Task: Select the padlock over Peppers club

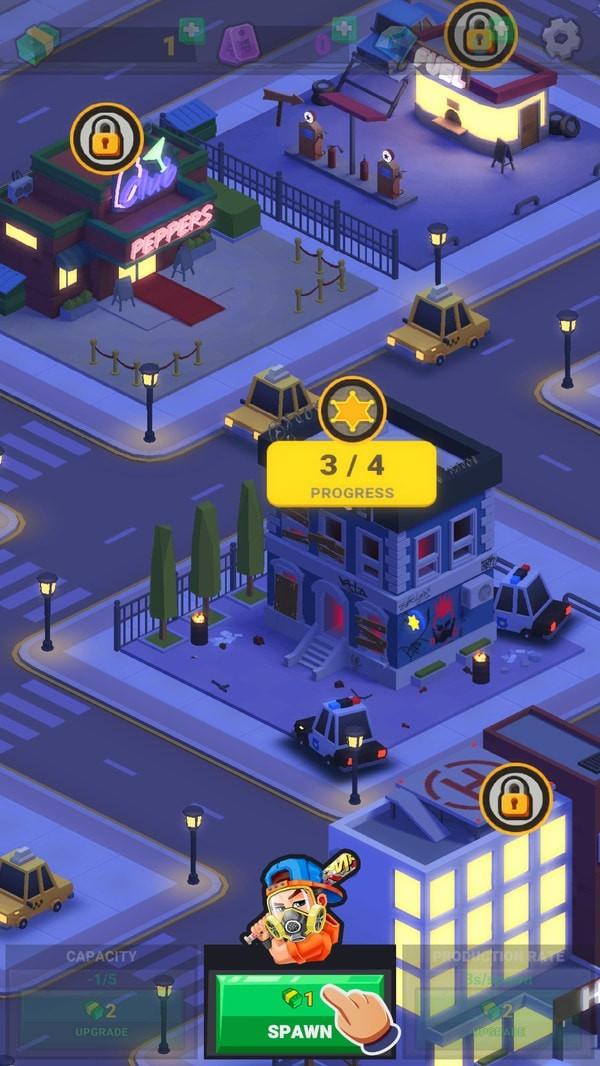Action: tap(106, 140)
